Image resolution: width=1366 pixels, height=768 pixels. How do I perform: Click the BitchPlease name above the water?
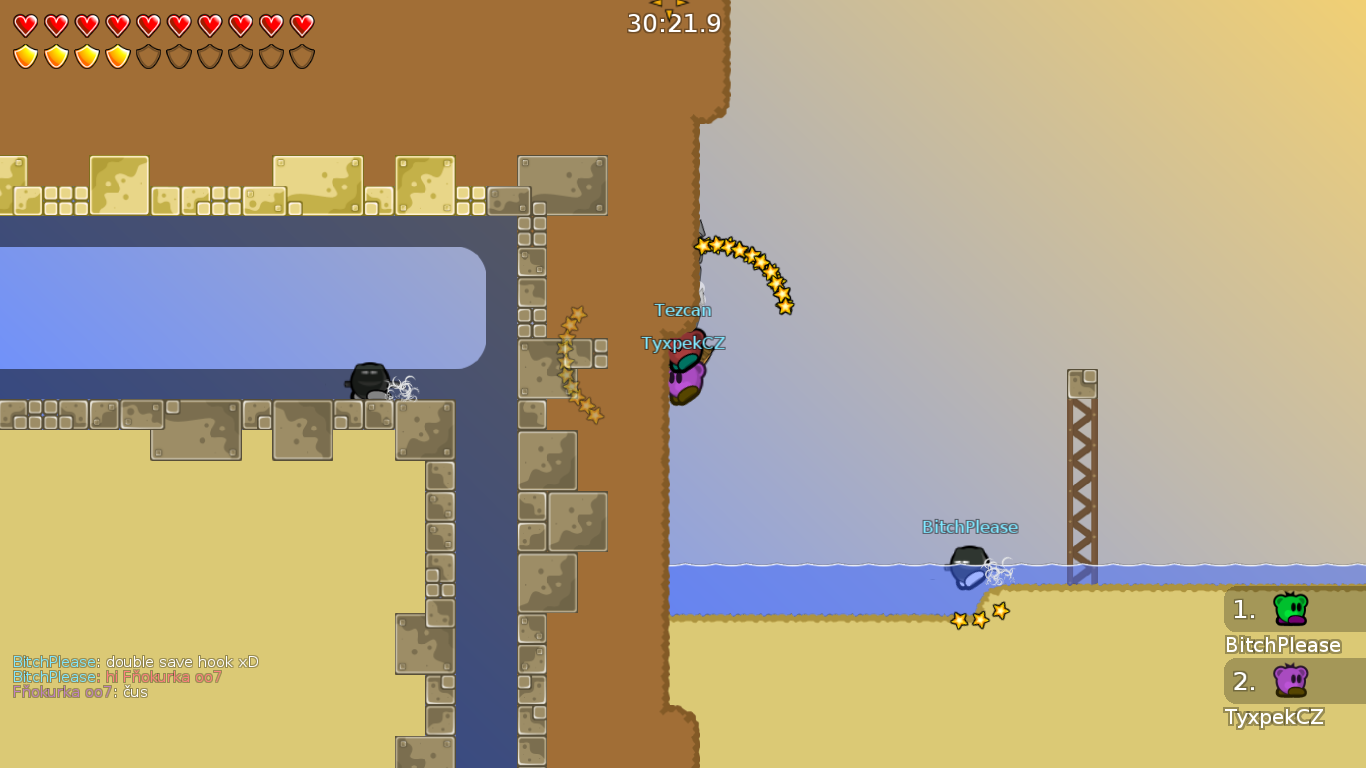click(970, 526)
